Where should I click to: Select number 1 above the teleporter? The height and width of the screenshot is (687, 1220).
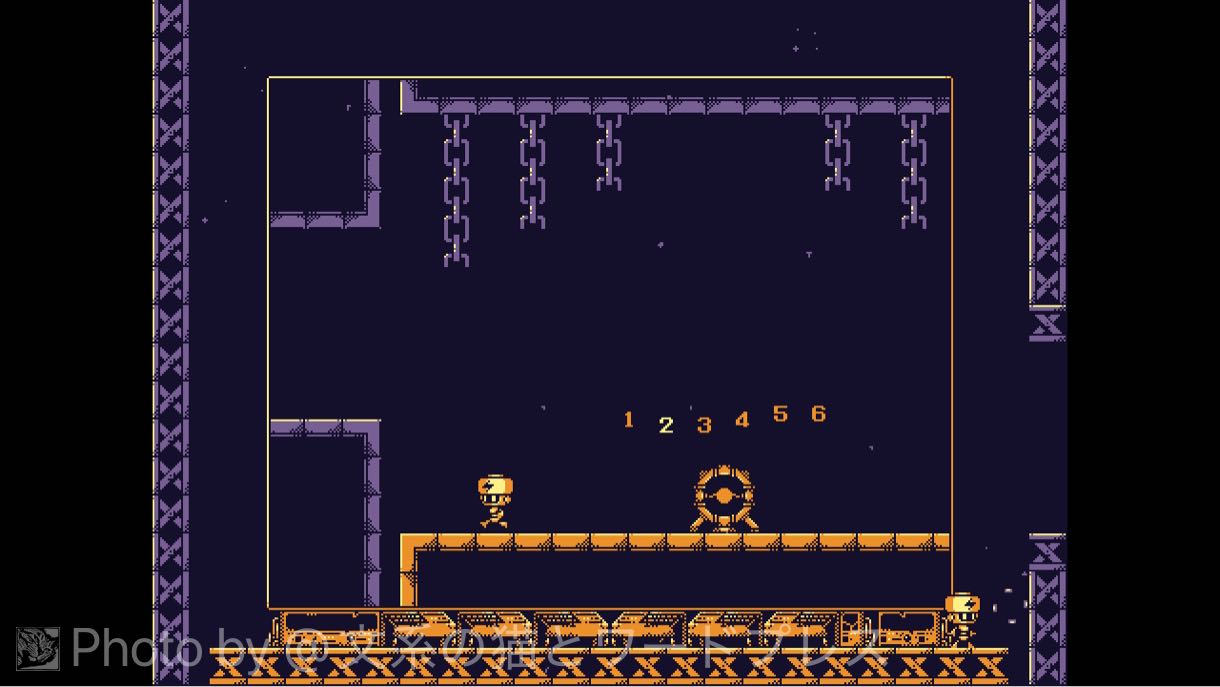(x=628, y=420)
